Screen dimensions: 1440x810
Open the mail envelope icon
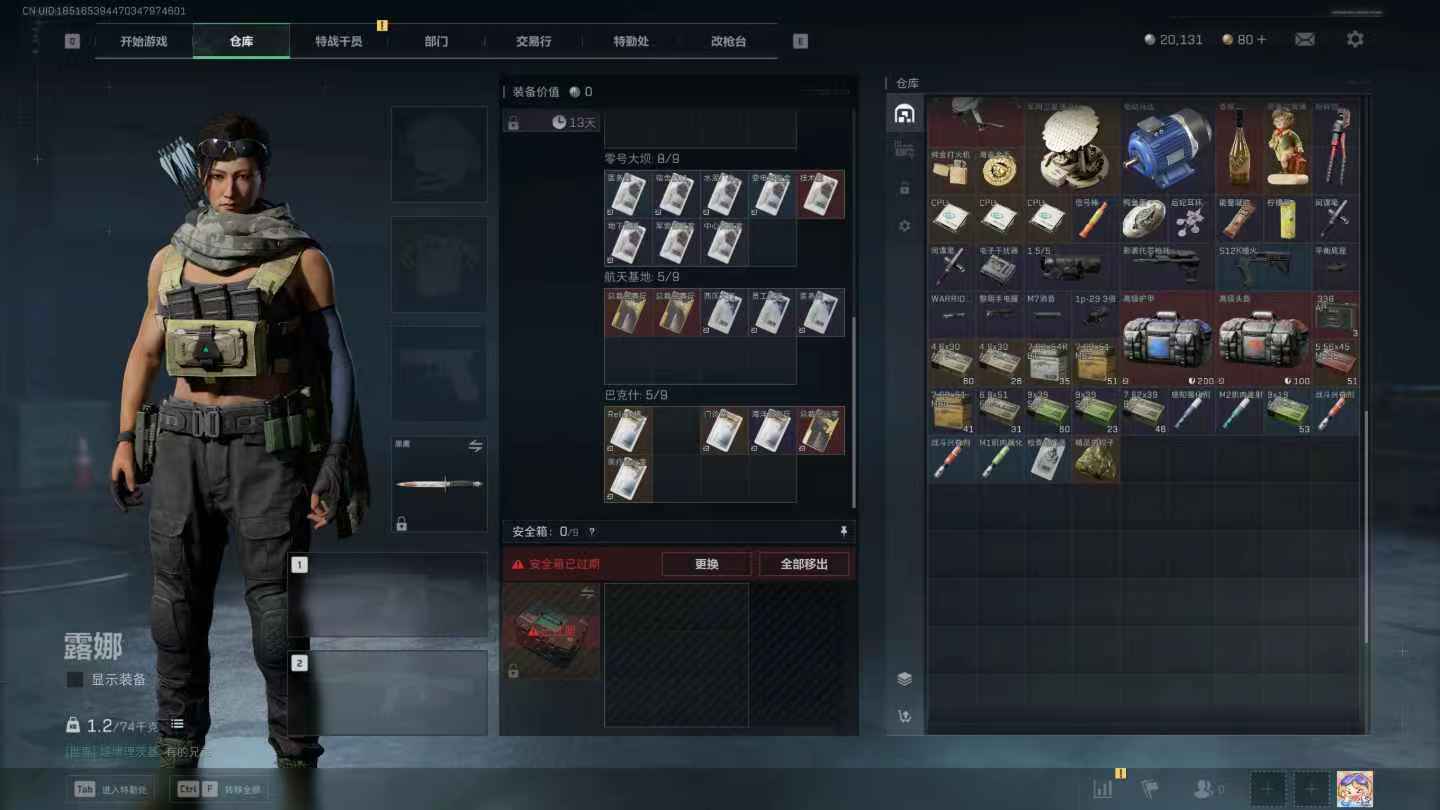coord(1304,39)
